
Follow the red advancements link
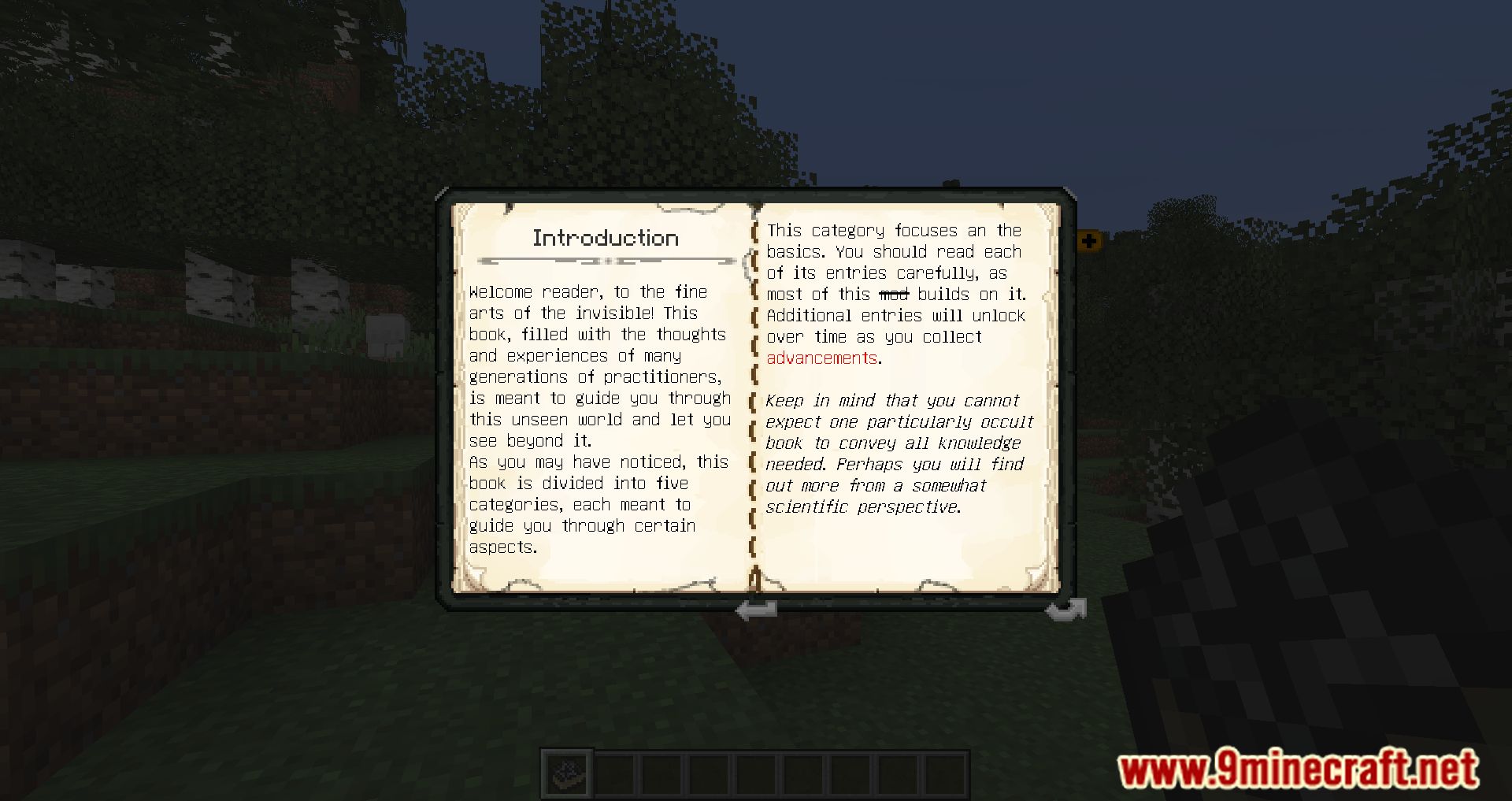pos(821,358)
